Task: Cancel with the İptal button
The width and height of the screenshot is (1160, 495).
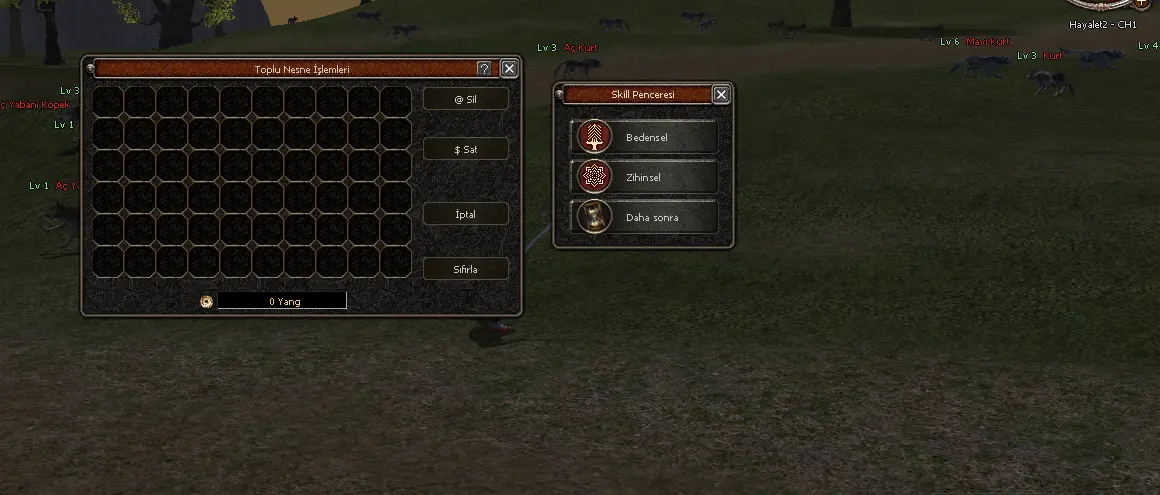Action: coord(465,214)
